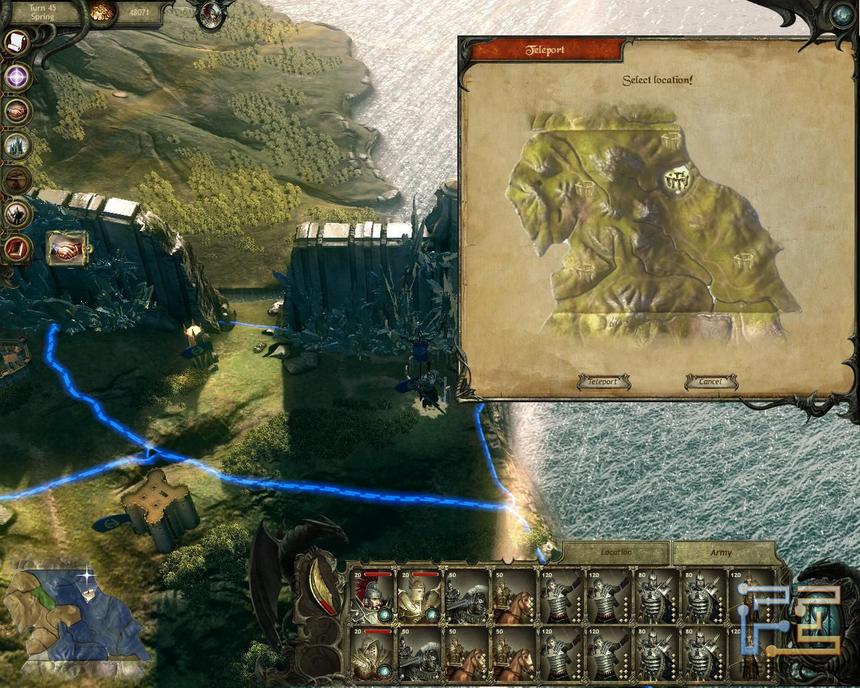Screen dimensions: 860x688
Task: Cancel the teleport dialog
Action: tap(711, 382)
